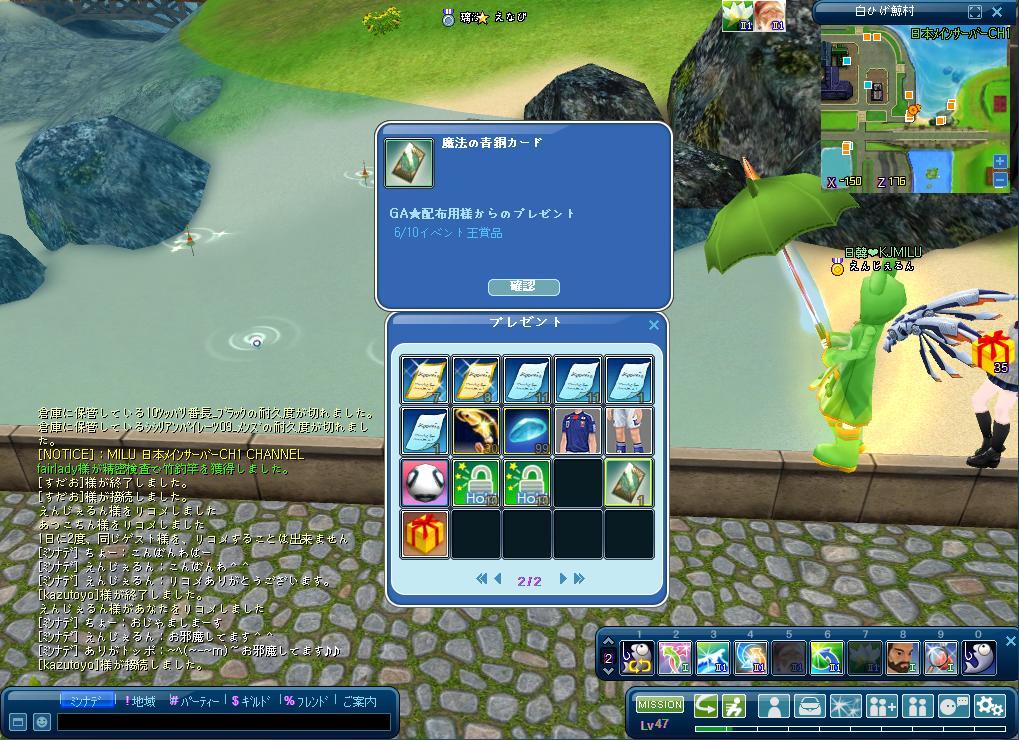This screenshot has height=740, width=1019.
Task: Confirm the present with the 確認 button
Action: tap(523, 287)
